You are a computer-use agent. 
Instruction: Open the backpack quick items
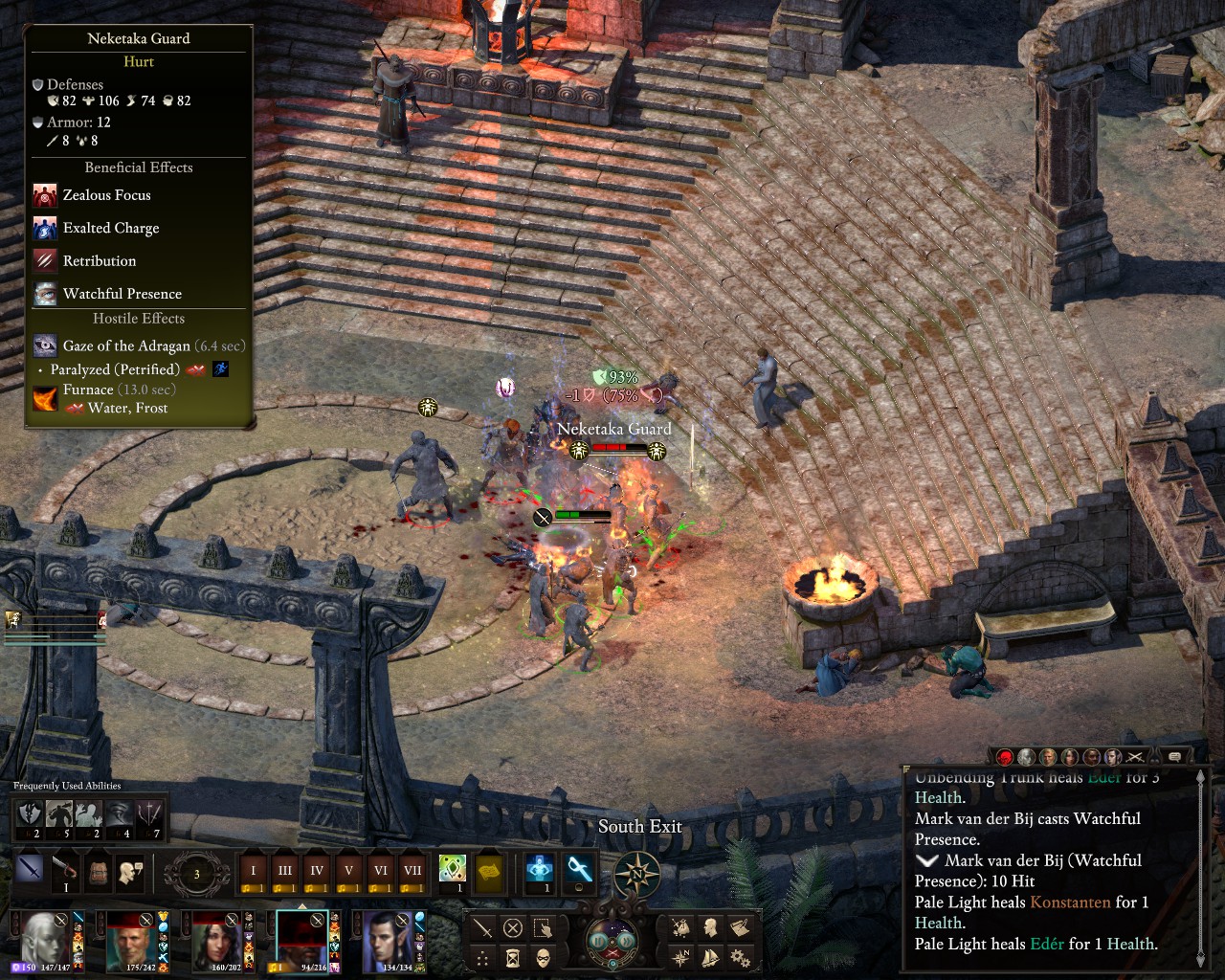coord(98,871)
